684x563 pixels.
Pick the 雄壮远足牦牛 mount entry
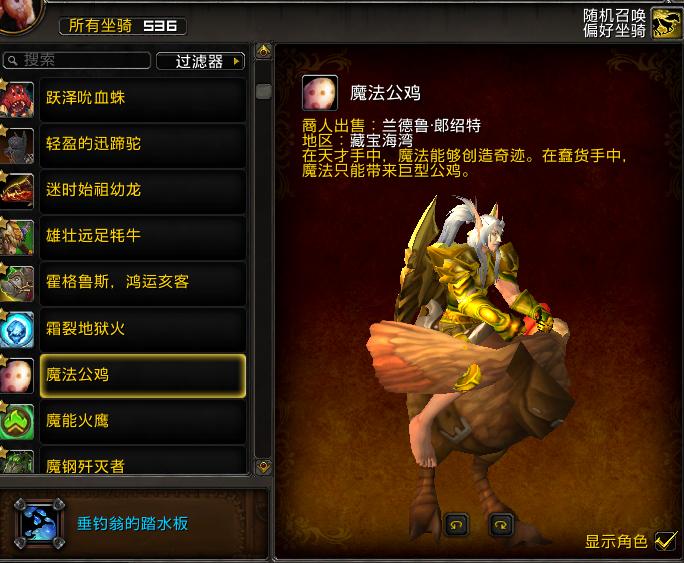[140, 236]
